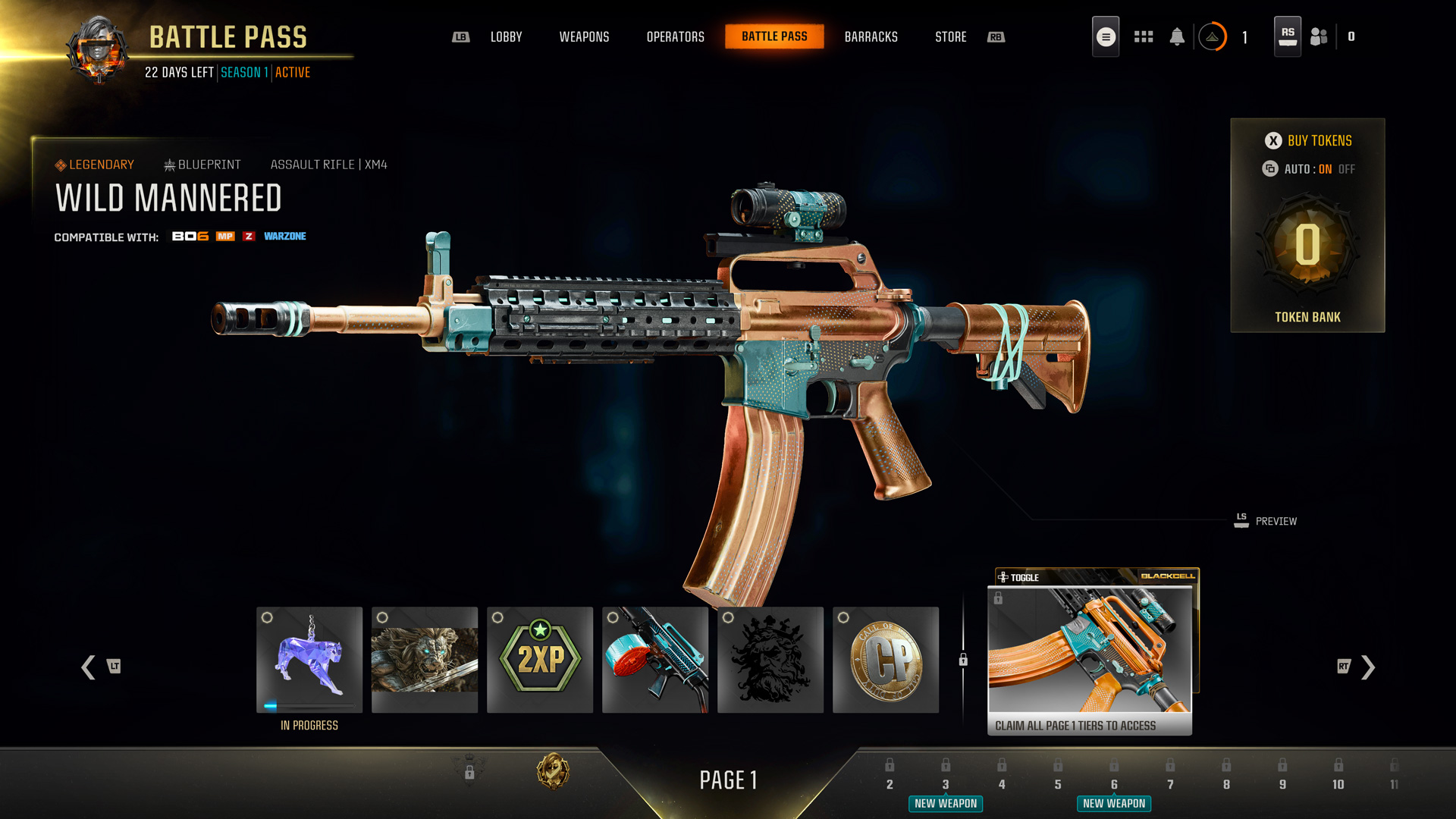The width and height of the screenshot is (1456, 819).
Task: Click the Warzone compatibility badge
Action: 285,236
